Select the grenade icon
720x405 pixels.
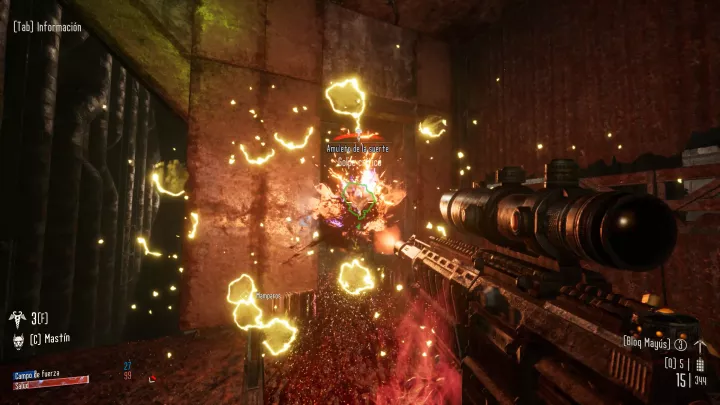click(x=699, y=363)
